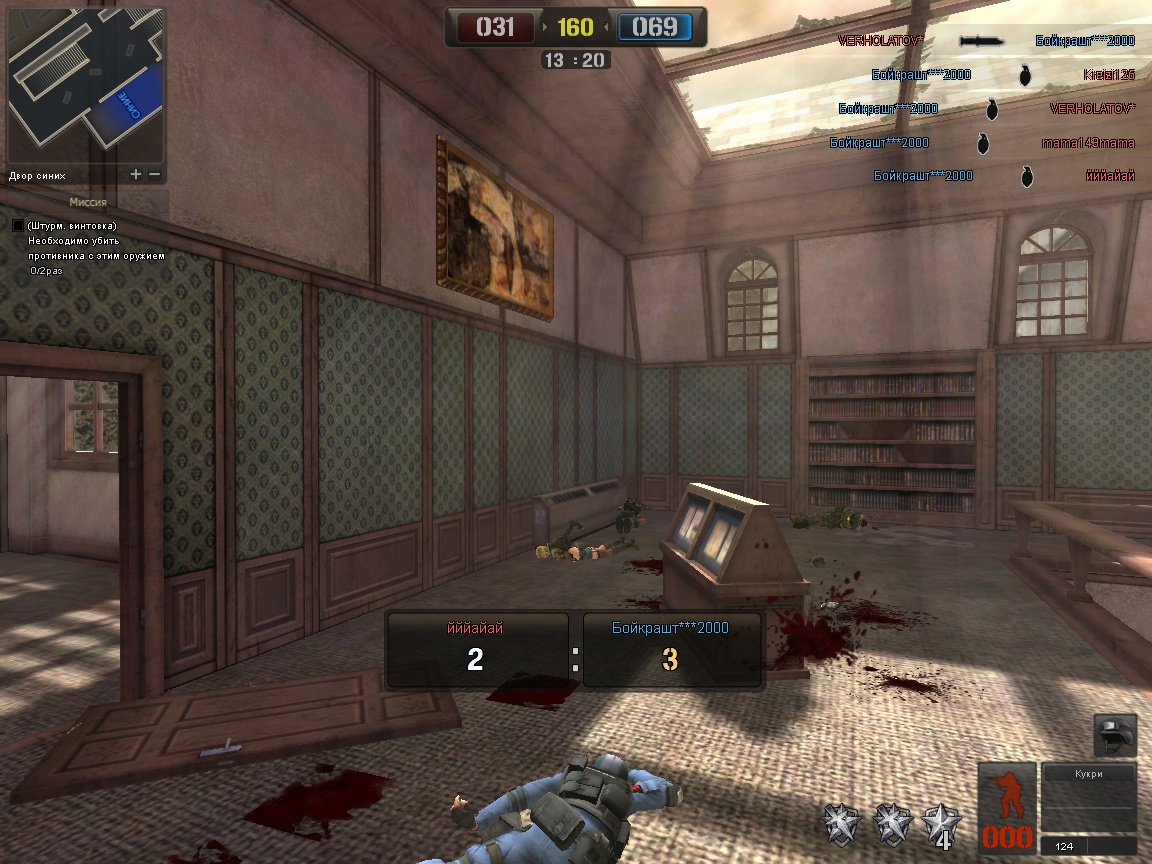Viewport: 1152px width, 864px height.
Task: Zoom out the minimap with minus button
Action: [x=154, y=174]
